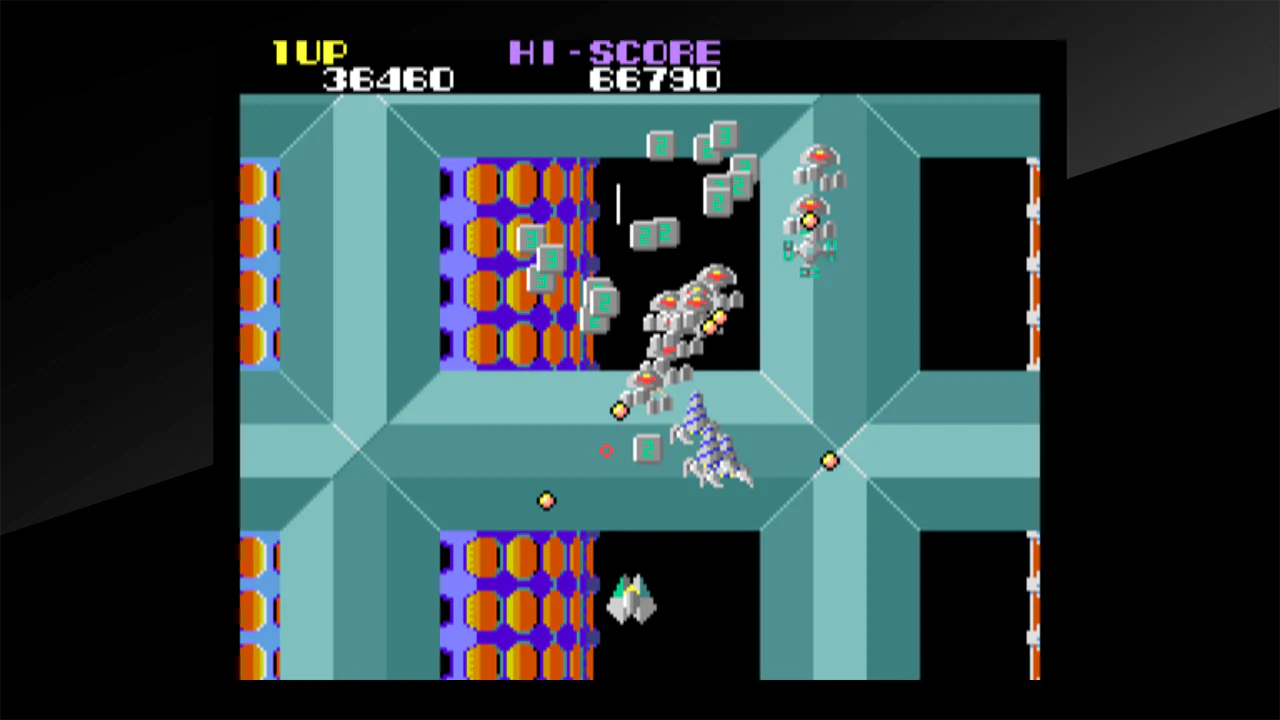Screen dimensions: 1280x720
Task: Select the large spider-like enemy mid-screen
Action: tap(712, 445)
